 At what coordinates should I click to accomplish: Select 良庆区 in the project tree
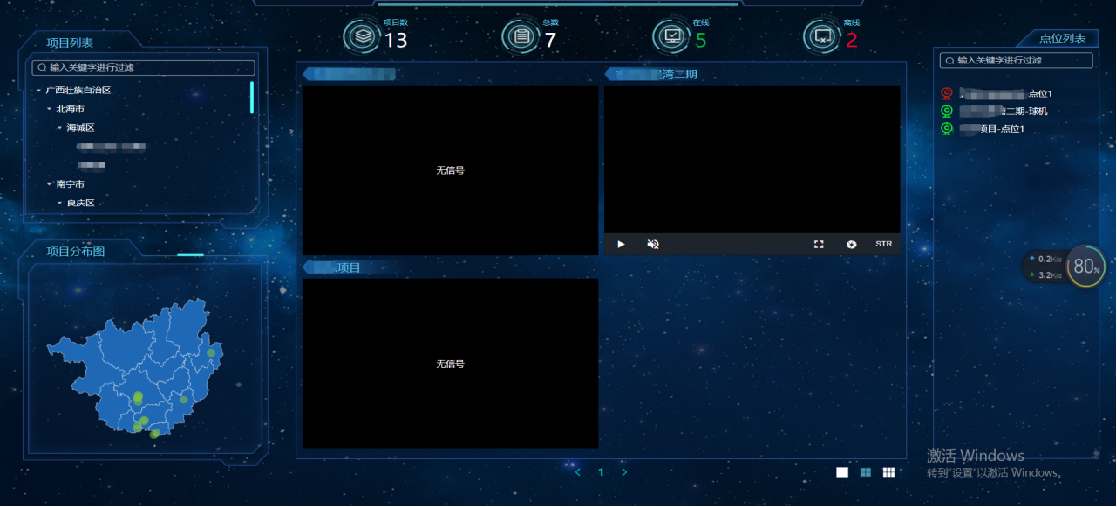[80, 203]
